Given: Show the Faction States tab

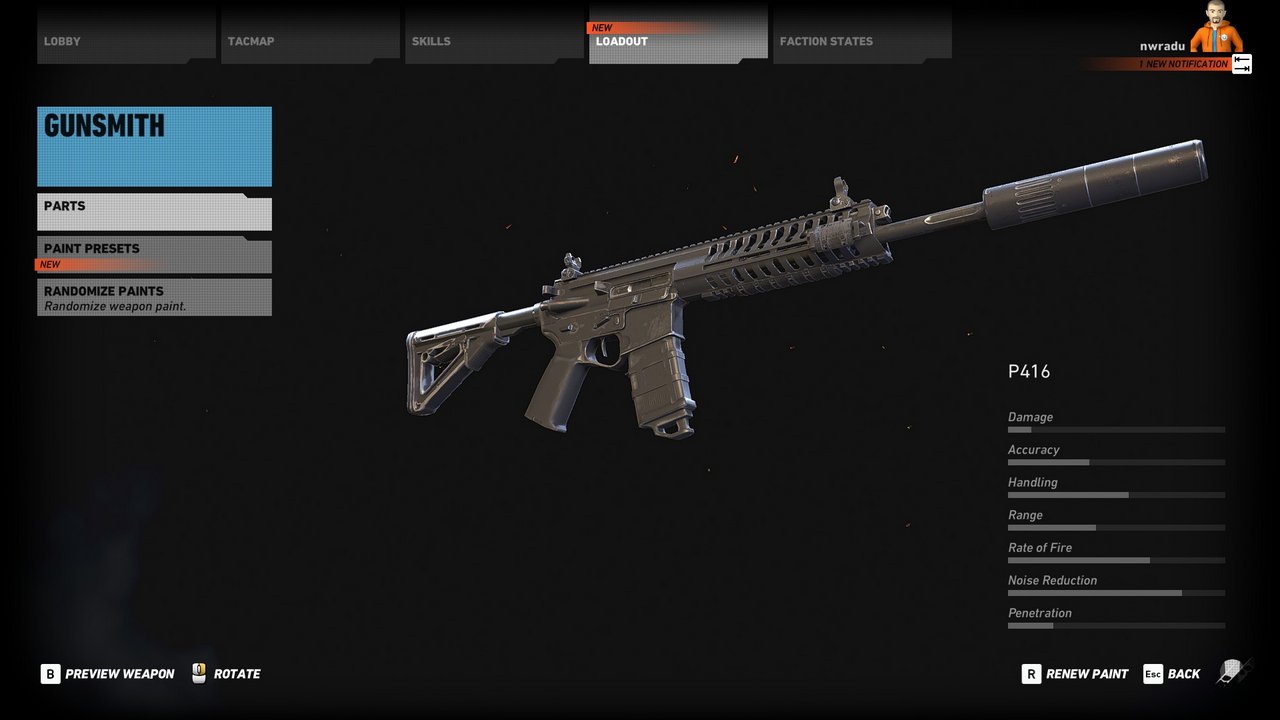Looking at the screenshot, I should point(862,40).
